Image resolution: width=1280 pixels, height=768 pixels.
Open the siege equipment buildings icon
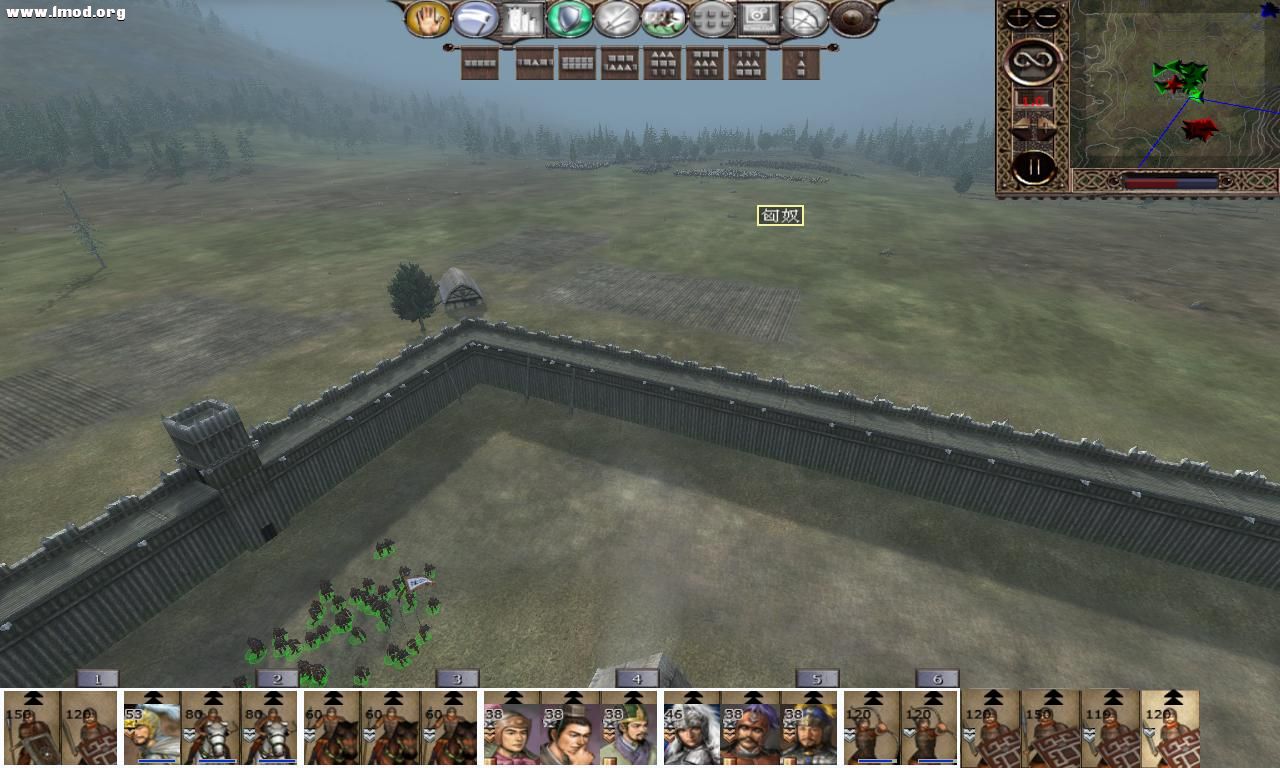click(x=524, y=20)
